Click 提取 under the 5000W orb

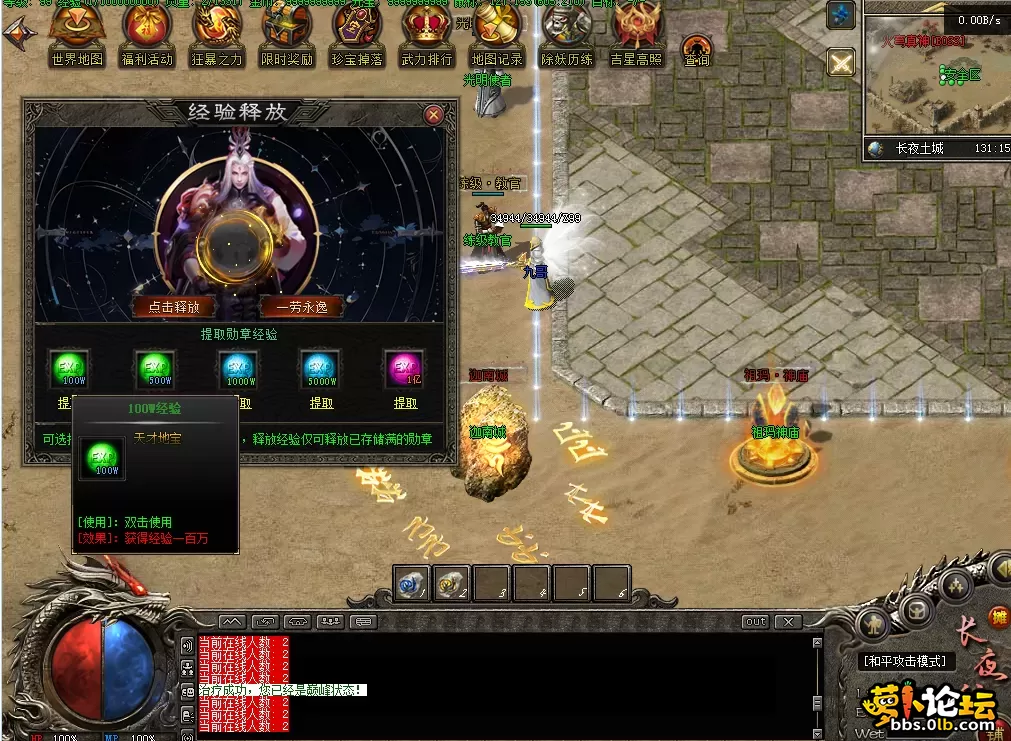click(x=321, y=403)
